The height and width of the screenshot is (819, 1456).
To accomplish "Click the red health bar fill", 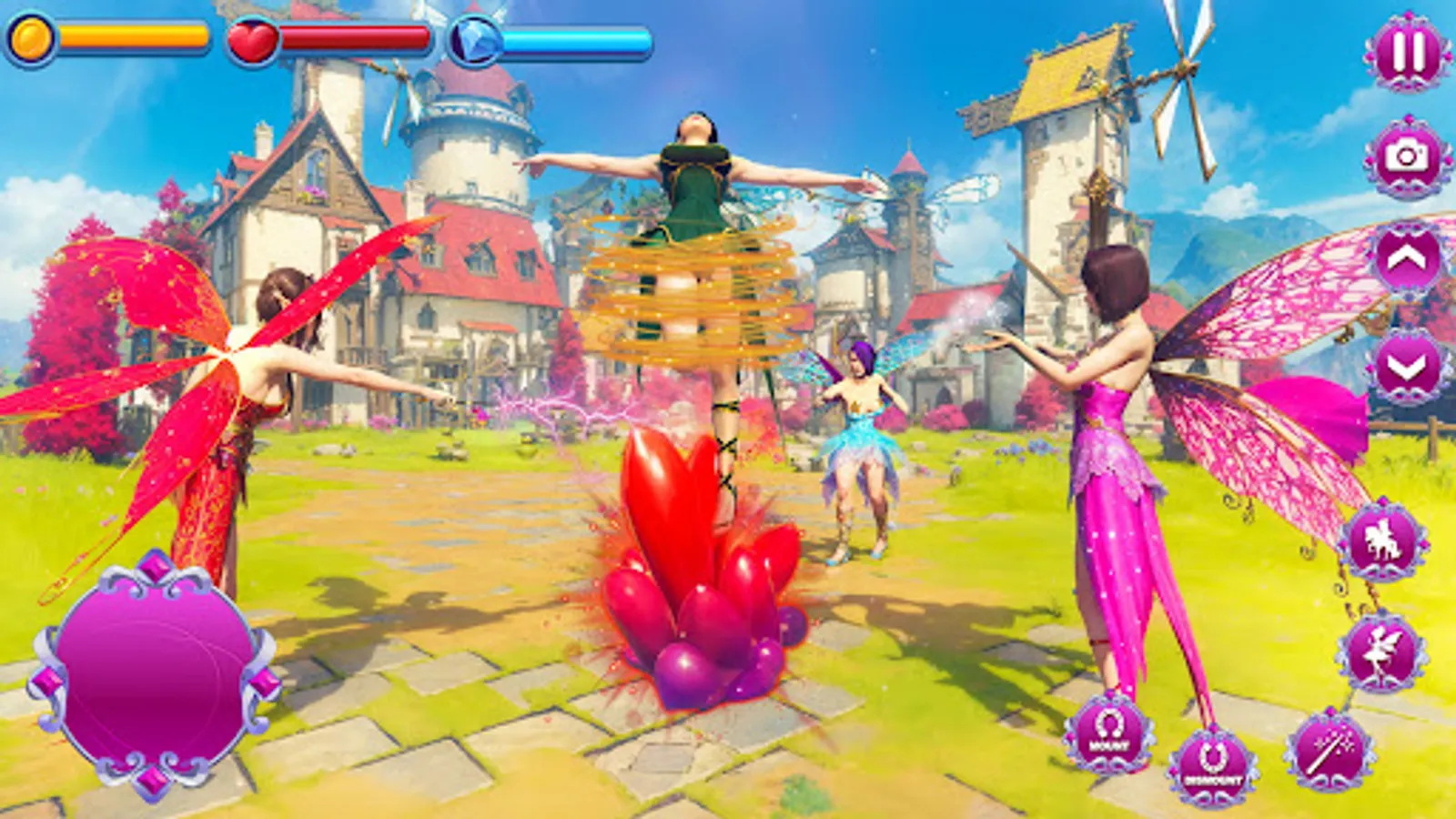I will (355, 38).
